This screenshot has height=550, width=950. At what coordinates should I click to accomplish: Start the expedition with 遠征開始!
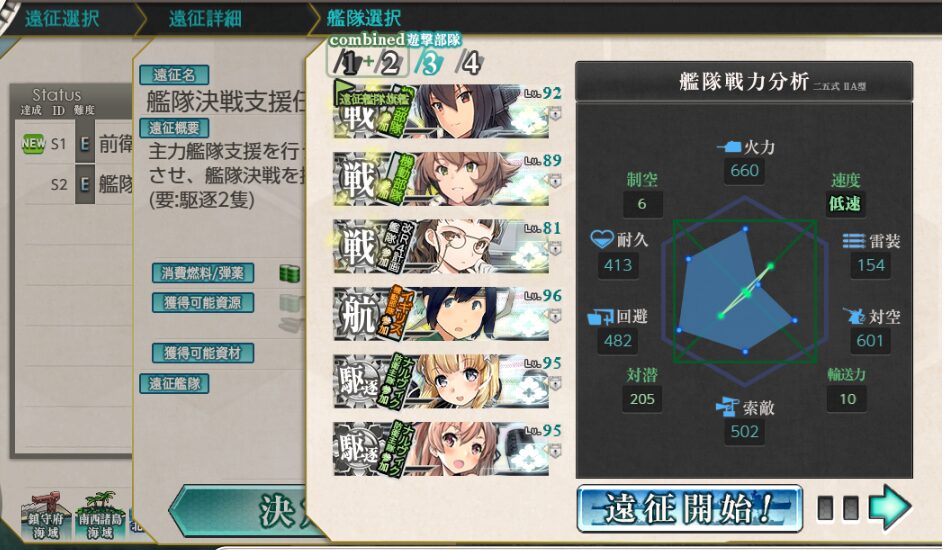click(x=689, y=508)
